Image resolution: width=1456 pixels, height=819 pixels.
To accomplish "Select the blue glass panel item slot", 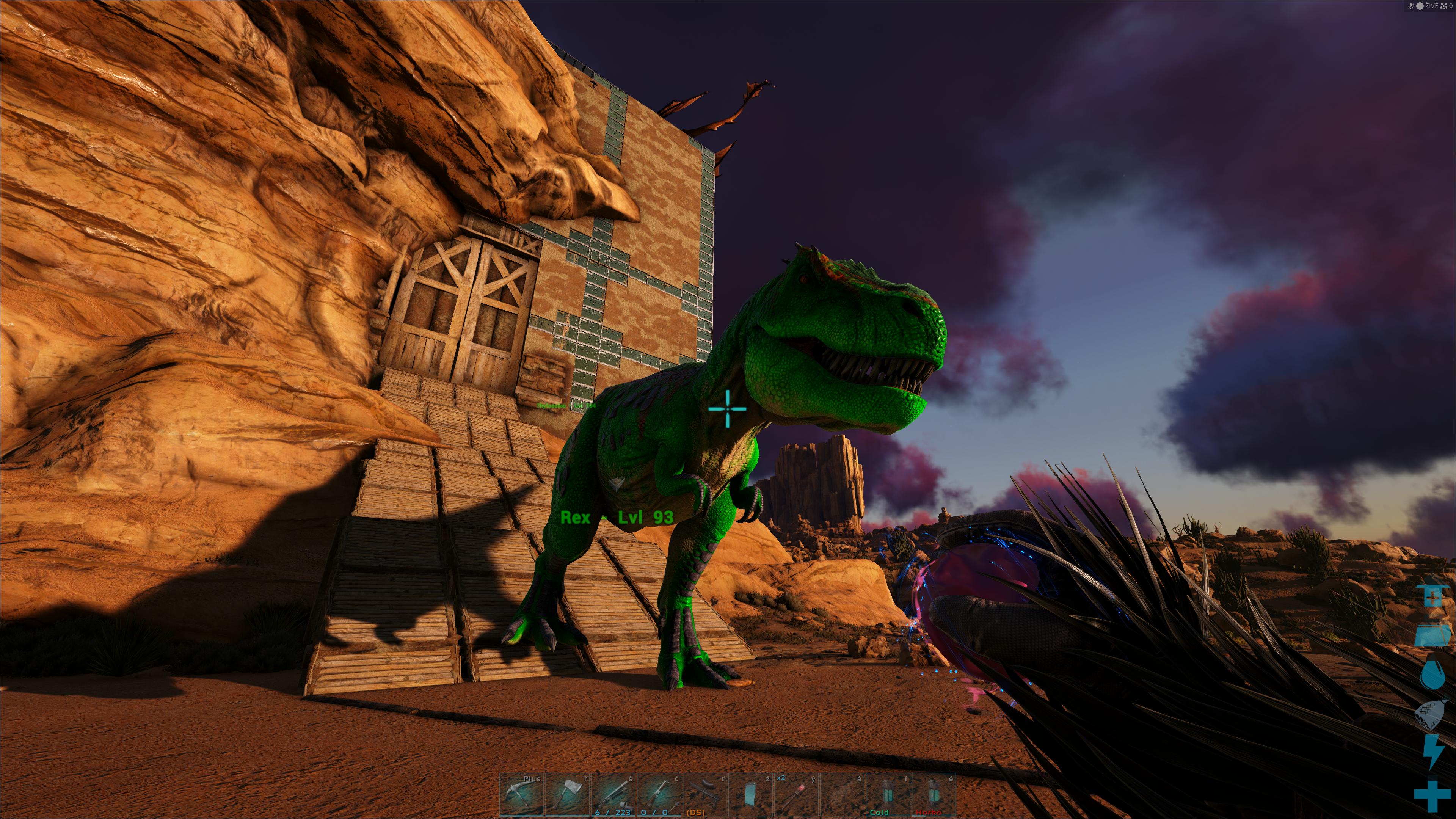I will pos(750,794).
